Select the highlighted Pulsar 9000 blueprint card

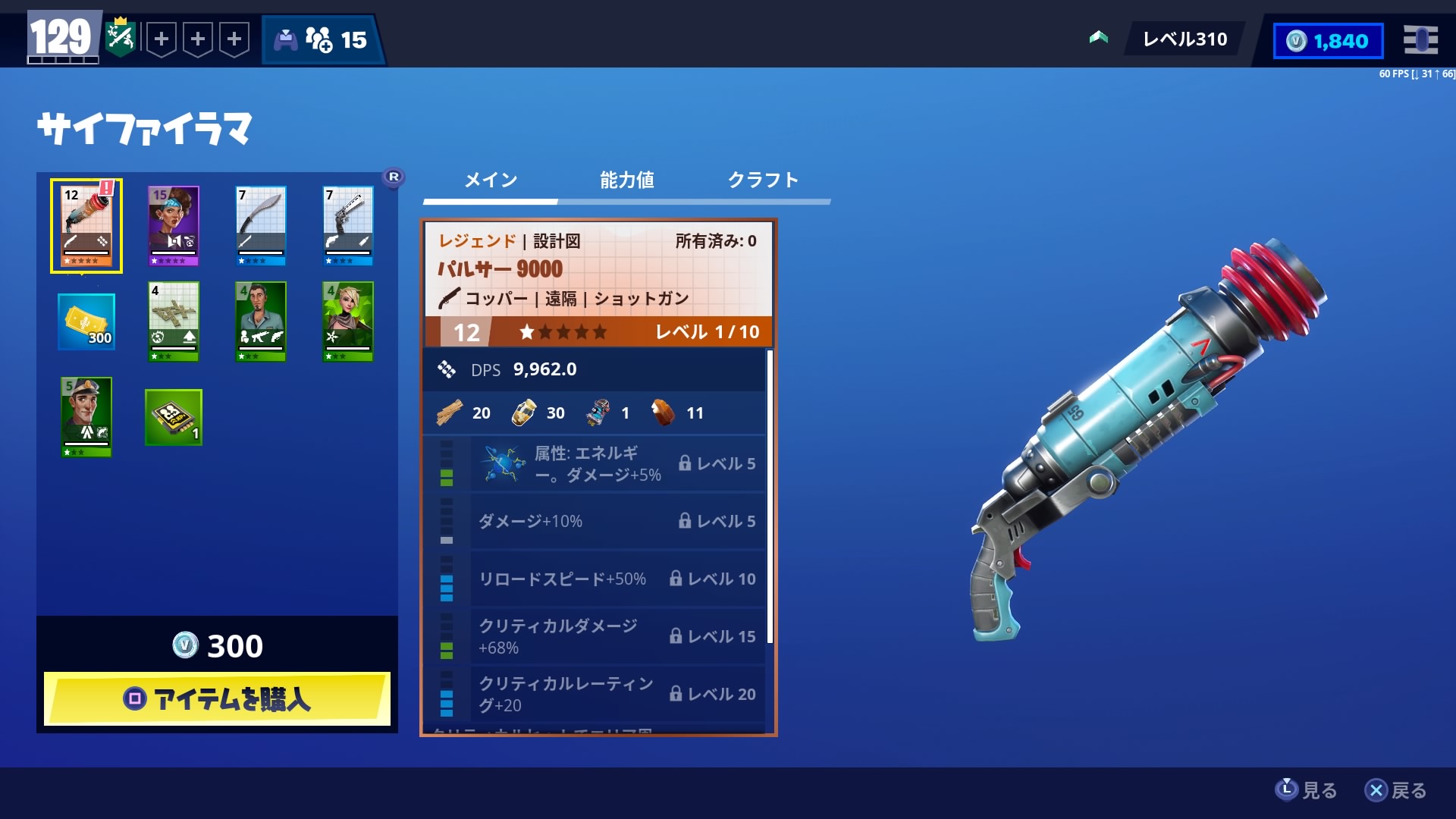(x=84, y=224)
